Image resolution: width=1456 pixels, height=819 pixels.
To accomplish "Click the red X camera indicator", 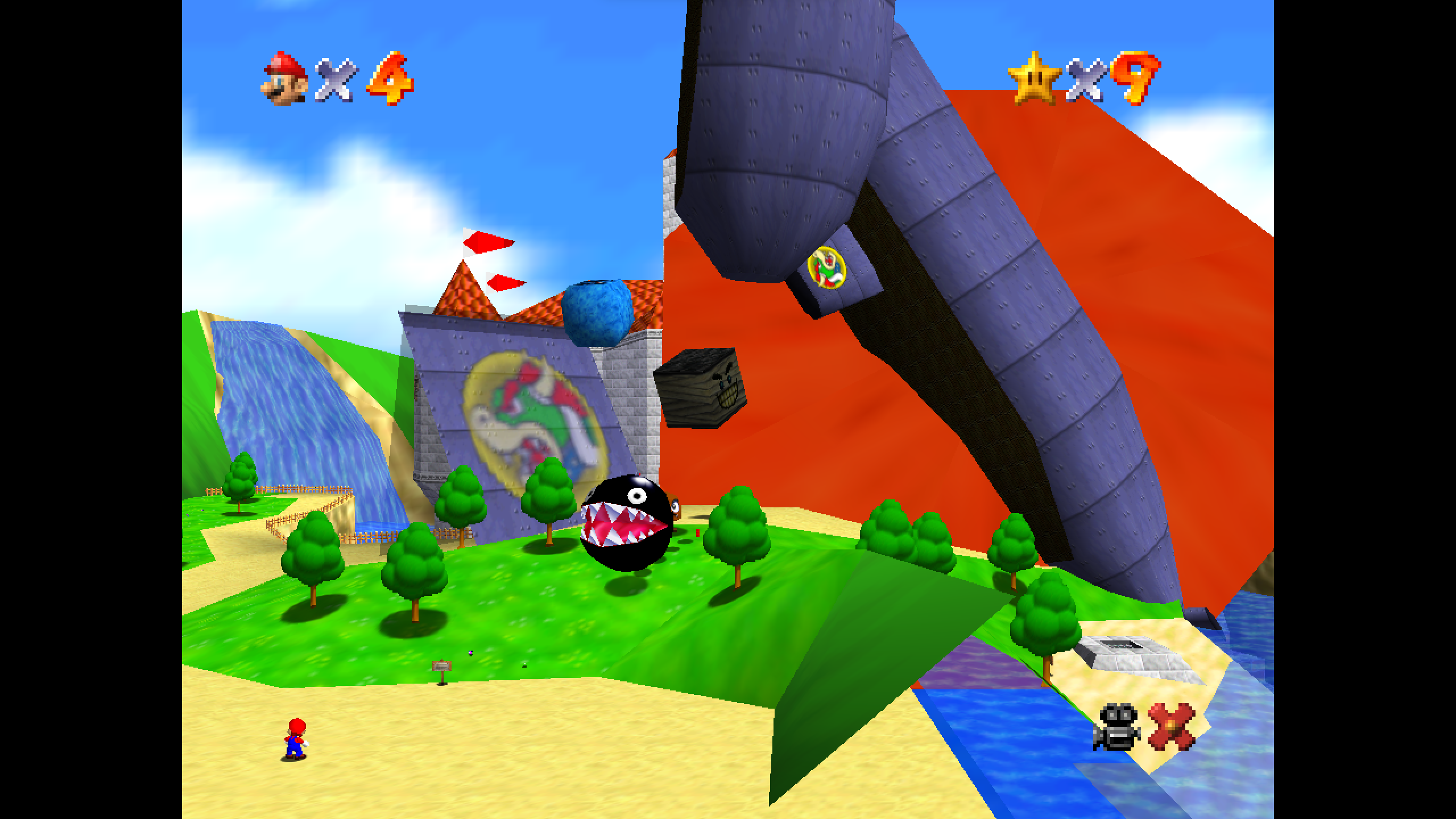I will click(x=1171, y=727).
